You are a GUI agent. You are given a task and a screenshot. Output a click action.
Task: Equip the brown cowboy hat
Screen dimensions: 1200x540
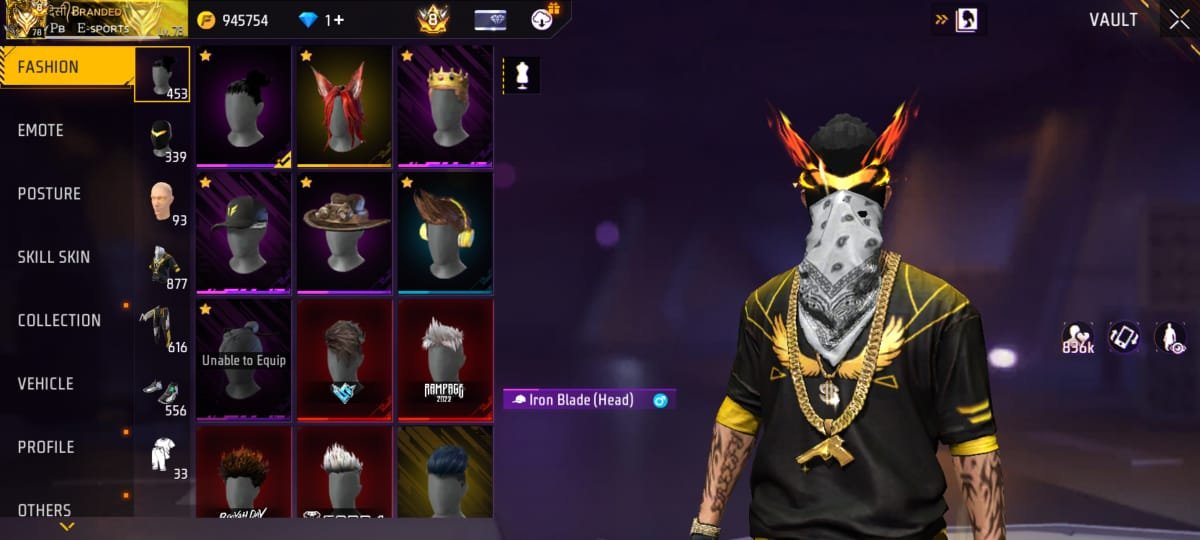[344, 233]
